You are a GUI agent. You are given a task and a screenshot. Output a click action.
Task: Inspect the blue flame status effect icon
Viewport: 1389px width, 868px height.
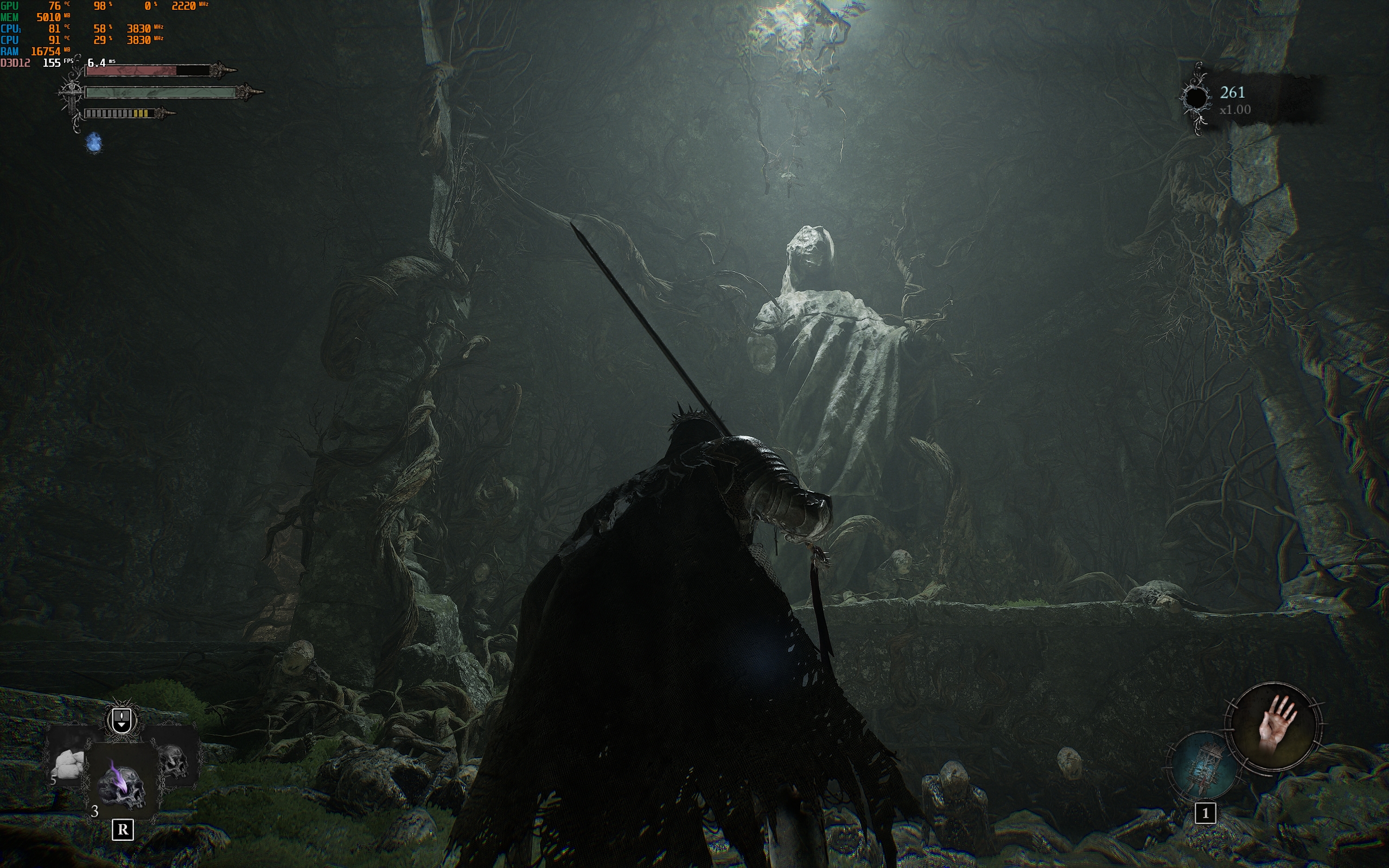[x=94, y=143]
